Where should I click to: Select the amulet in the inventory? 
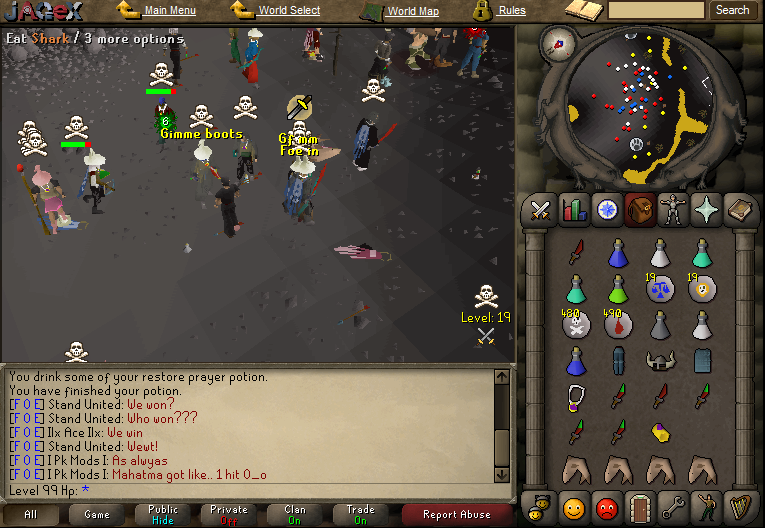576,397
